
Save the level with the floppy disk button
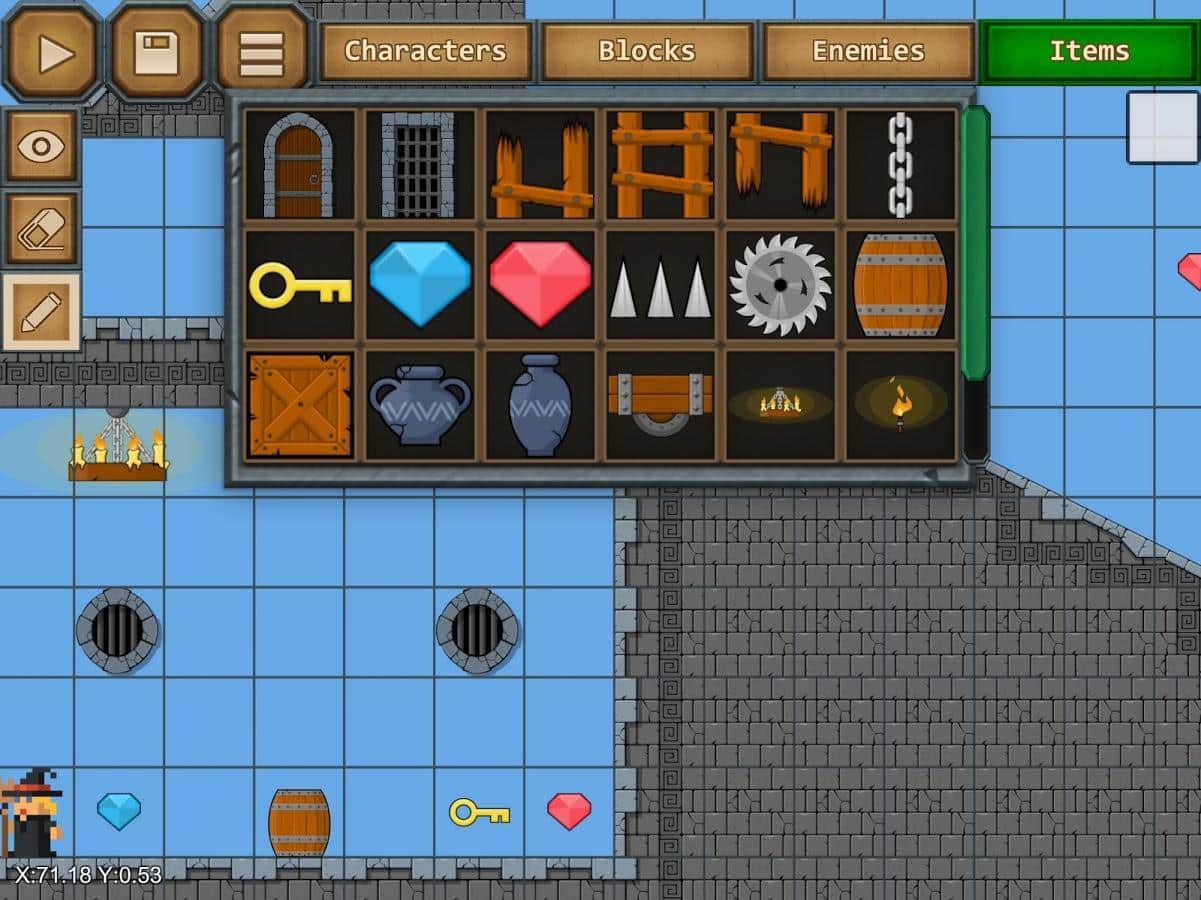click(x=156, y=52)
